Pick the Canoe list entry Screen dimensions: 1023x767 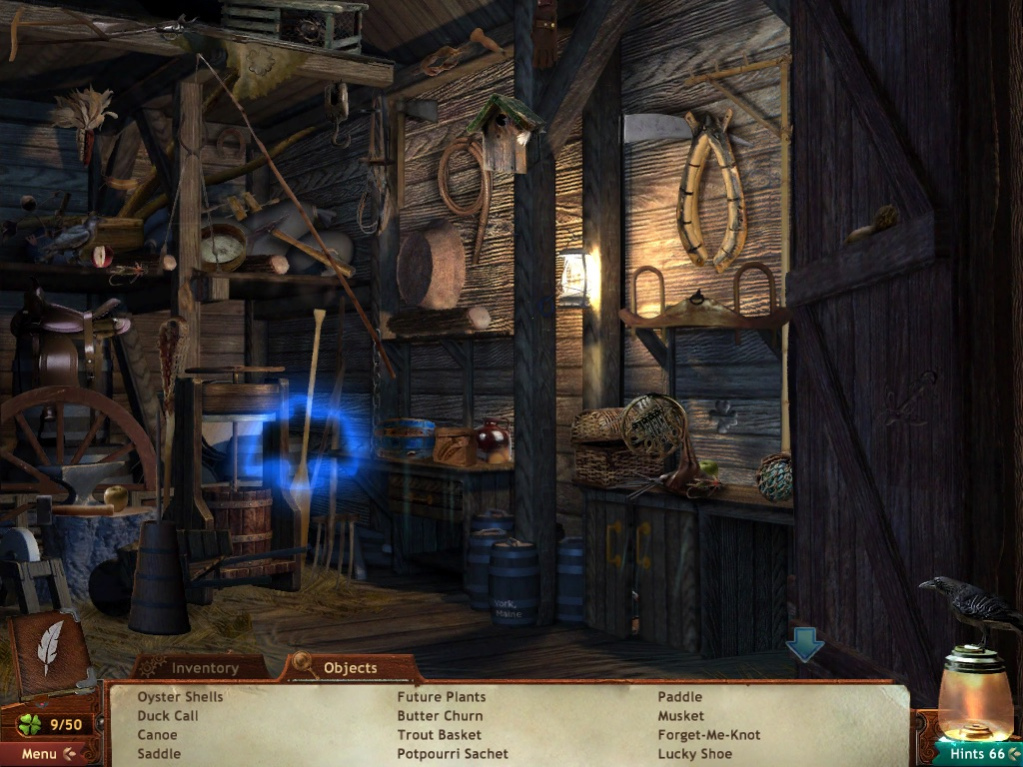[157, 735]
